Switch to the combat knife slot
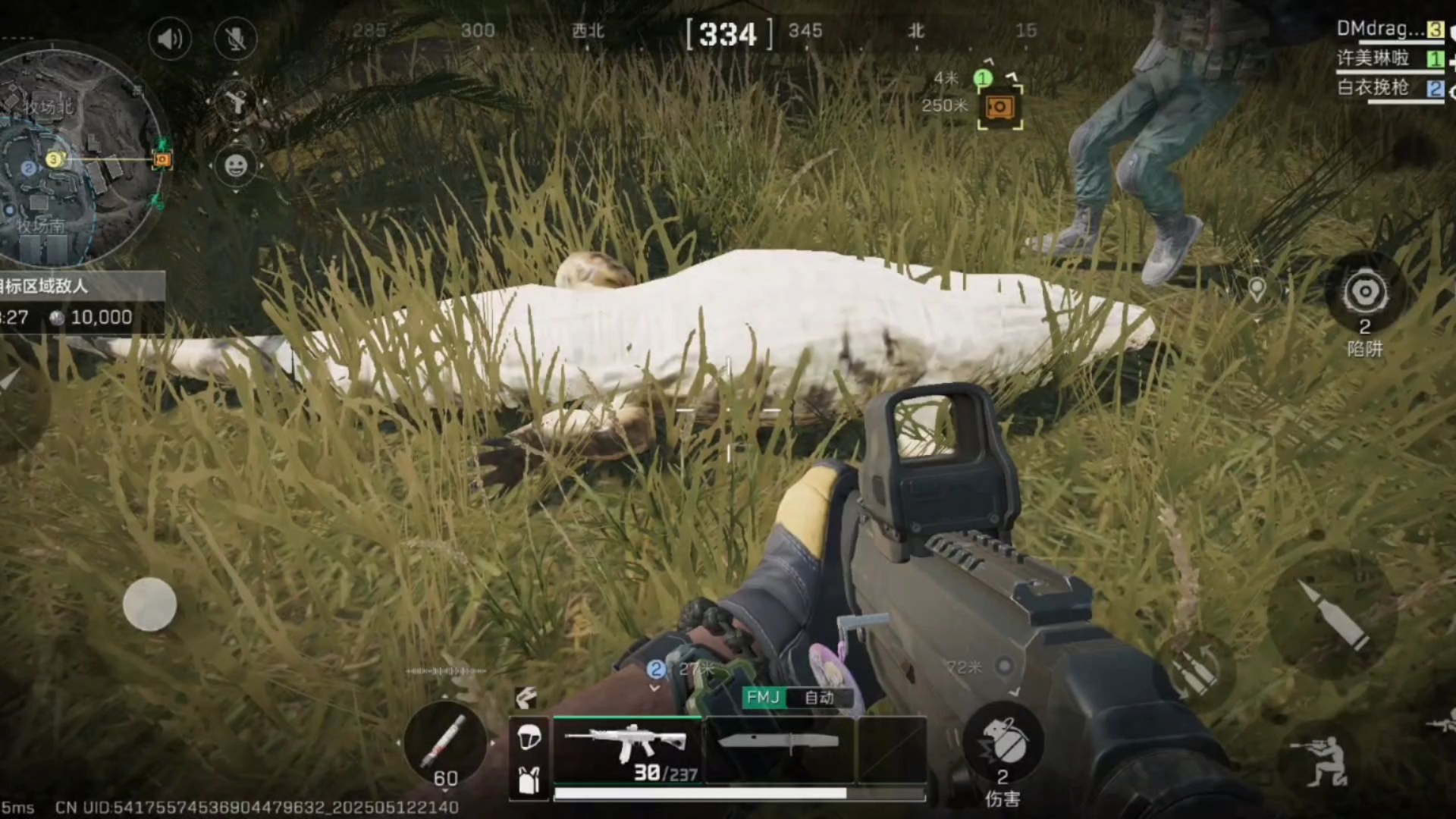The width and height of the screenshot is (1456, 819). 779,748
